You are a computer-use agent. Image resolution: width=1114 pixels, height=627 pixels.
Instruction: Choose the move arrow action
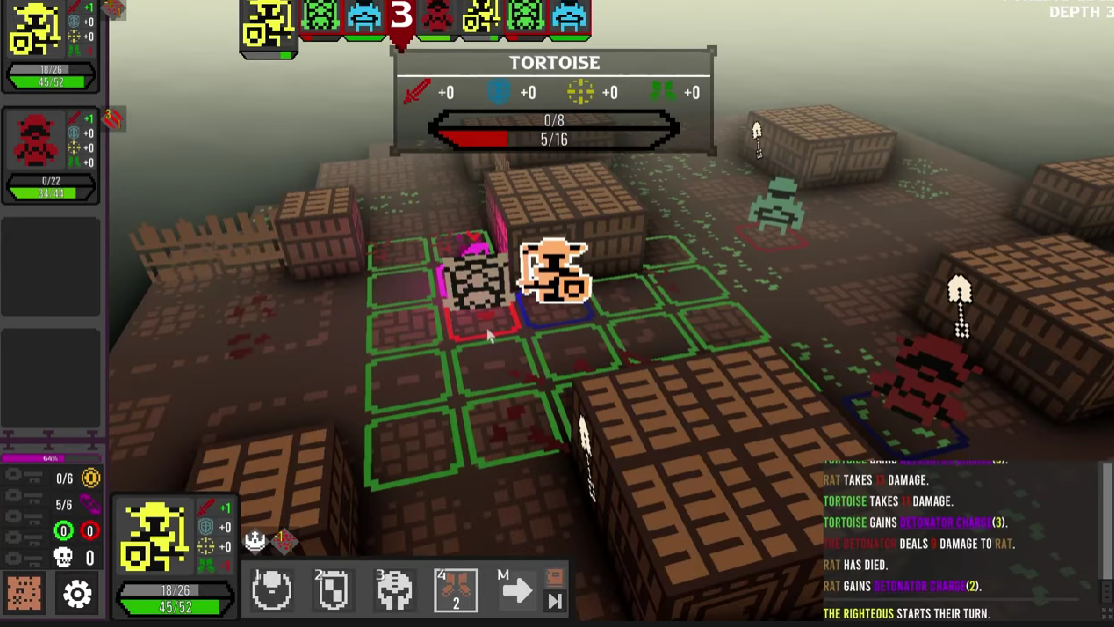pyautogui.click(x=516, y=590)
